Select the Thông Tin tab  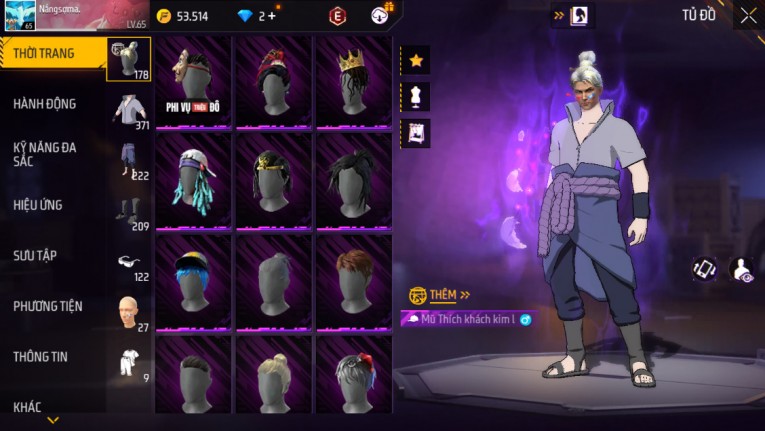pos(41,357)
